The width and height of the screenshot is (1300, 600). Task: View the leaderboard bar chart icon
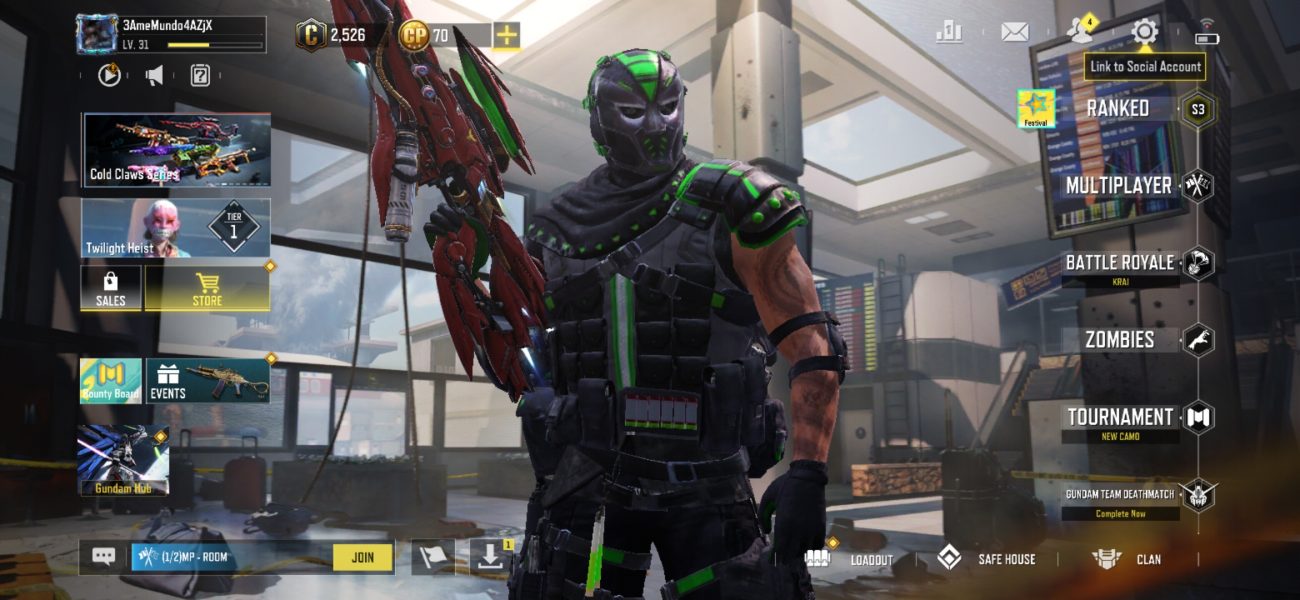(x=948, y=32)
